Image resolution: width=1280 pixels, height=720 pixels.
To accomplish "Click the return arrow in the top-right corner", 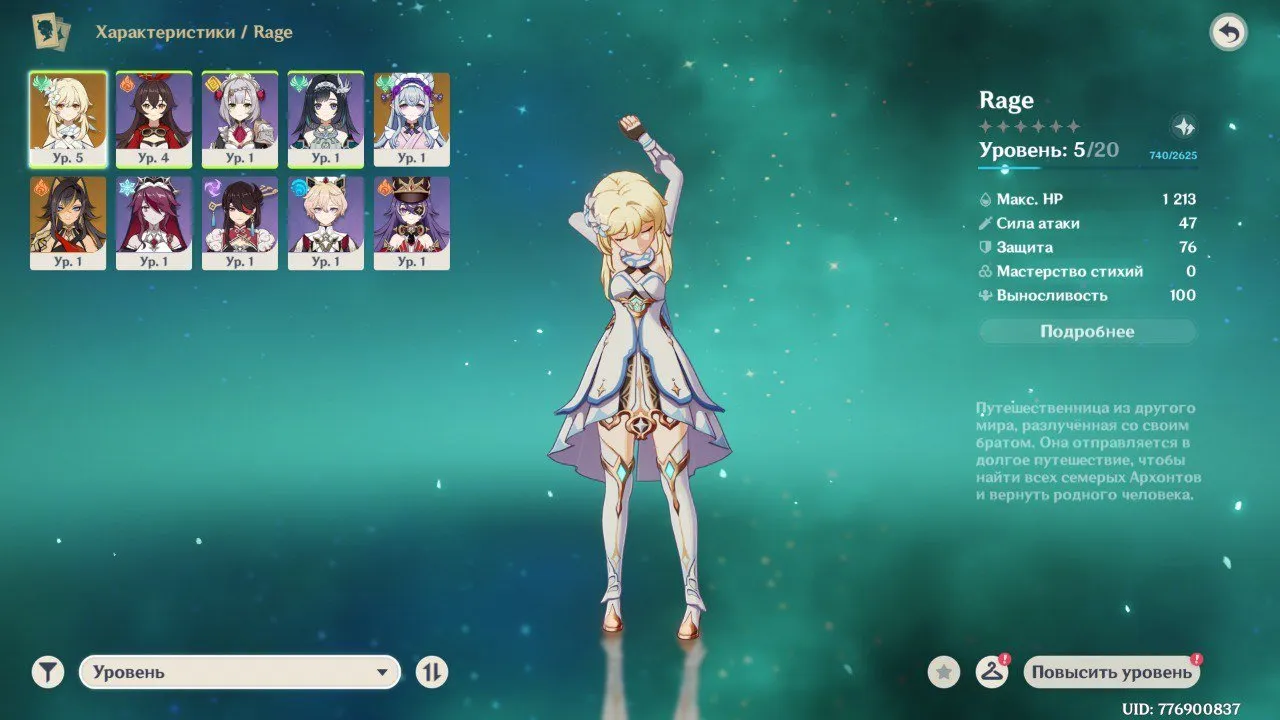I will tap(1229, 31).
